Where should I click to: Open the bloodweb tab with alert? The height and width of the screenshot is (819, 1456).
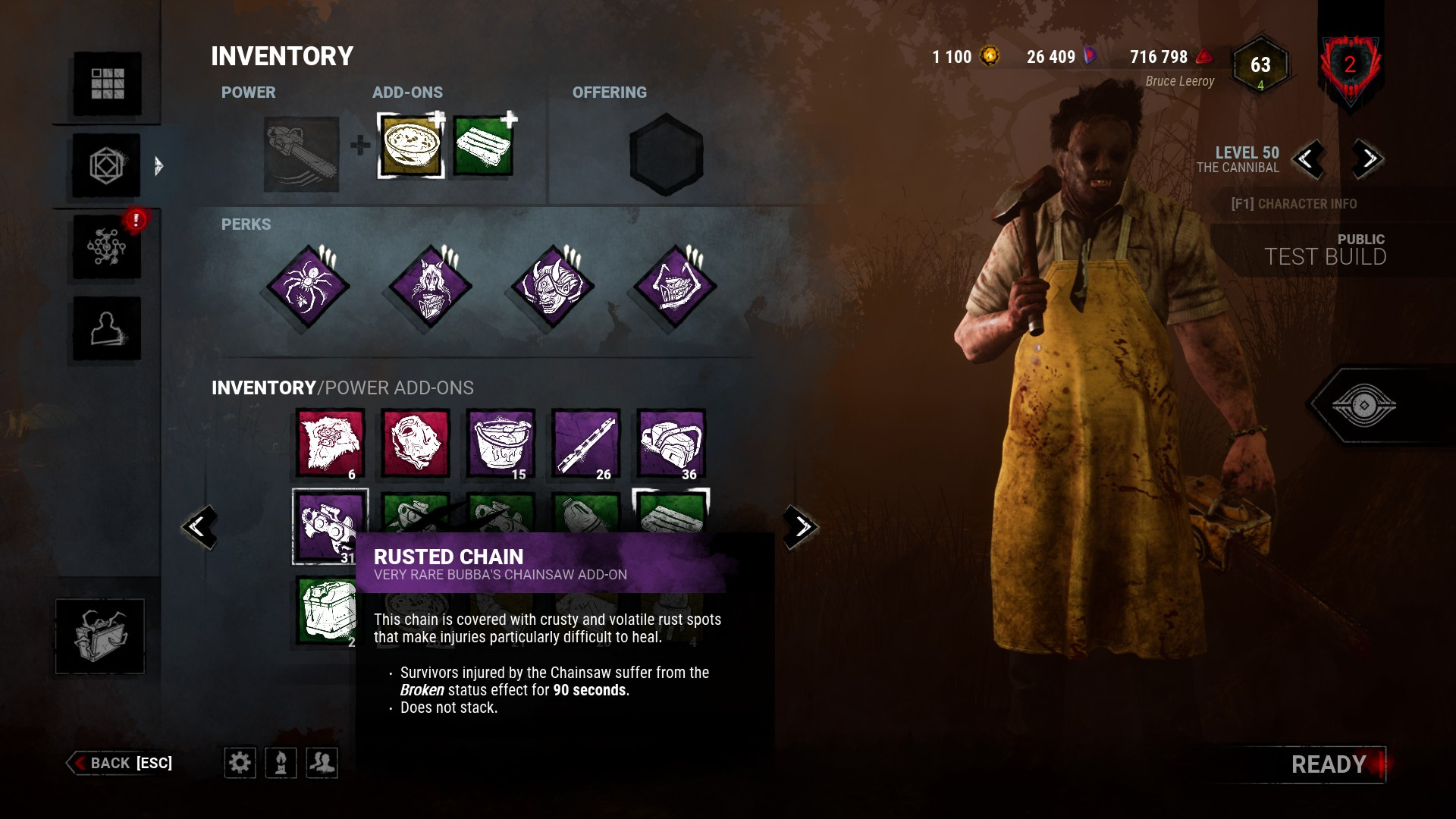tap(107, 246)
